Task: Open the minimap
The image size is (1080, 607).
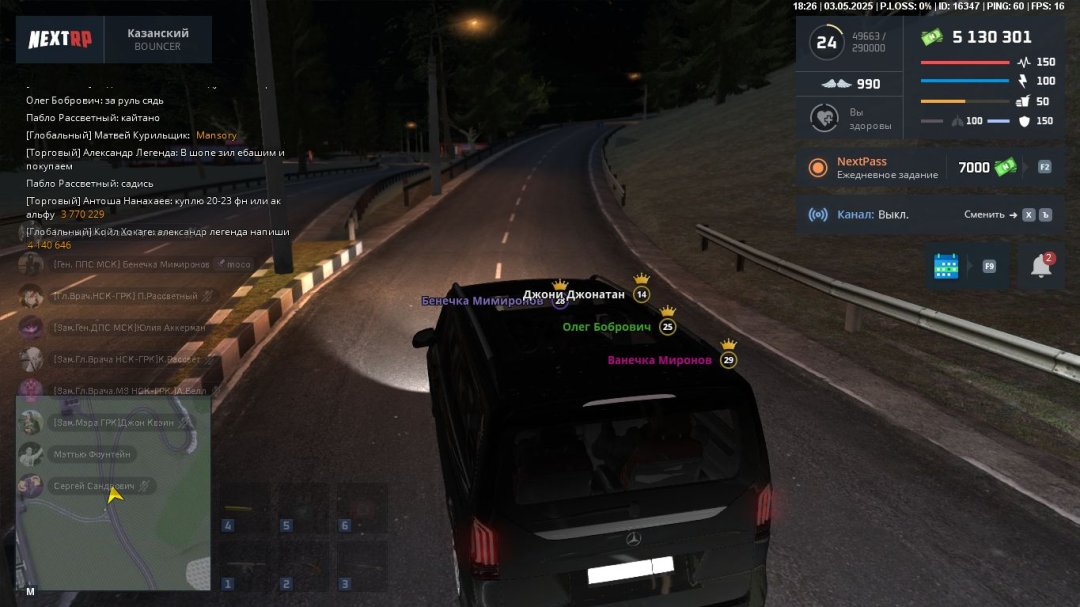Action: tap(113, 492)
